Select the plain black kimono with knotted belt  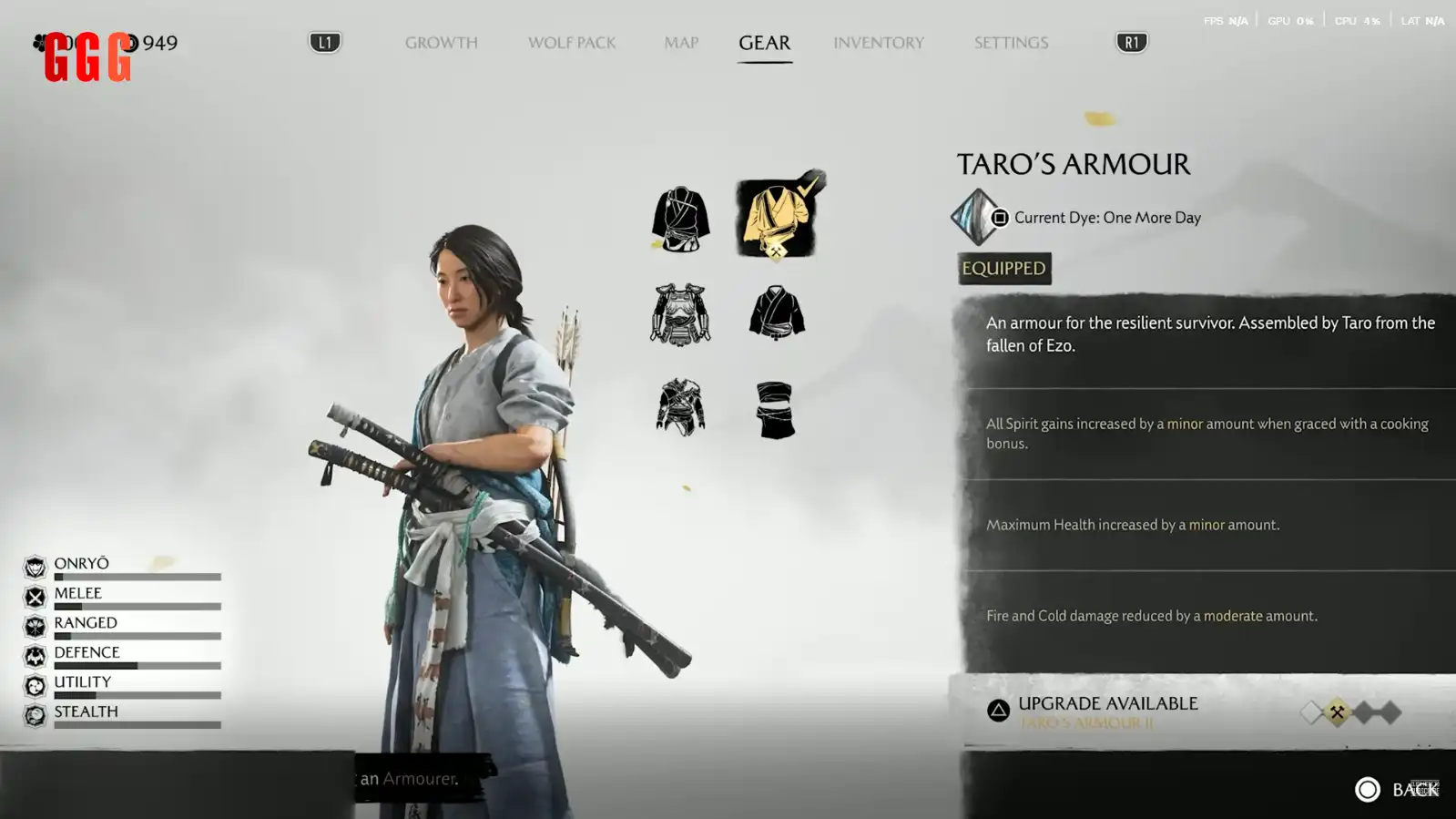(x=776, y=312)
